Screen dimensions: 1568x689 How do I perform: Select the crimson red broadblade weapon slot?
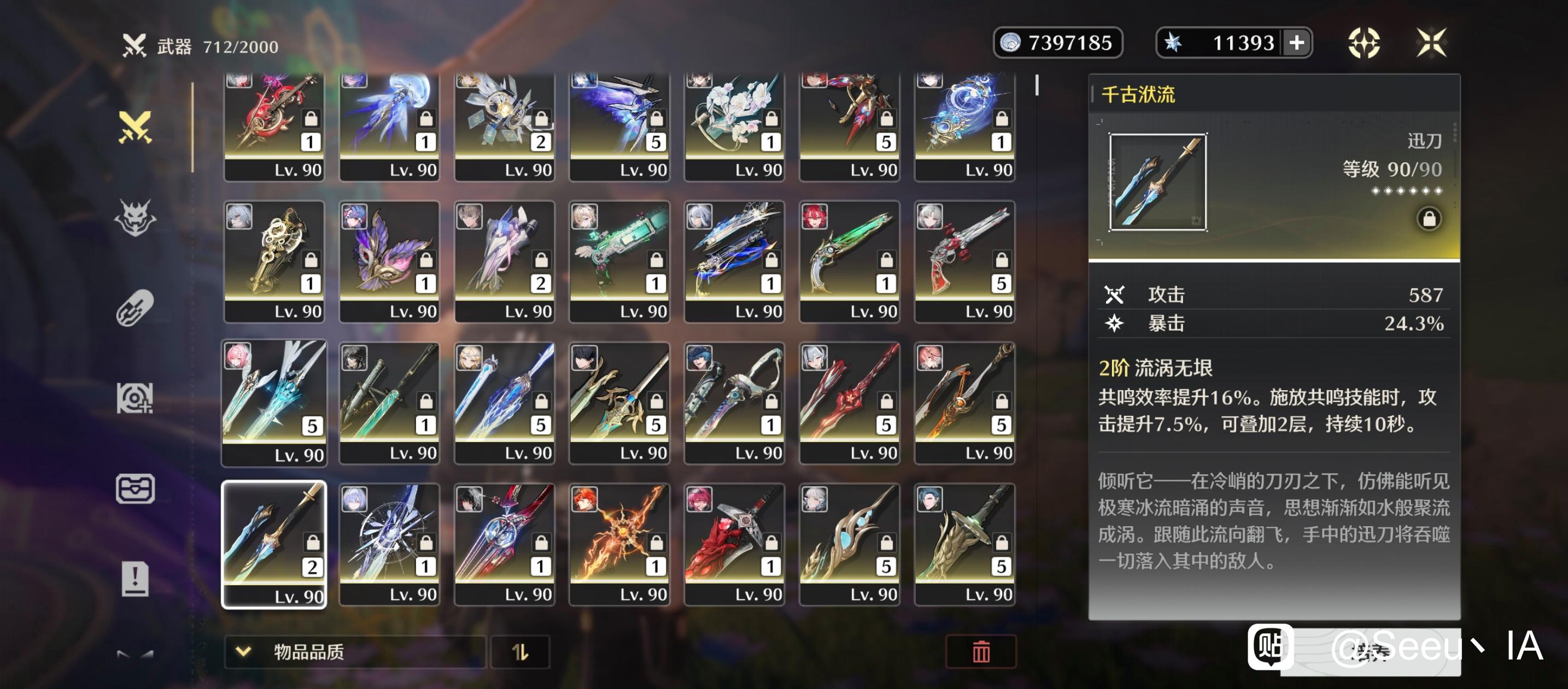(x=734, y=544)
